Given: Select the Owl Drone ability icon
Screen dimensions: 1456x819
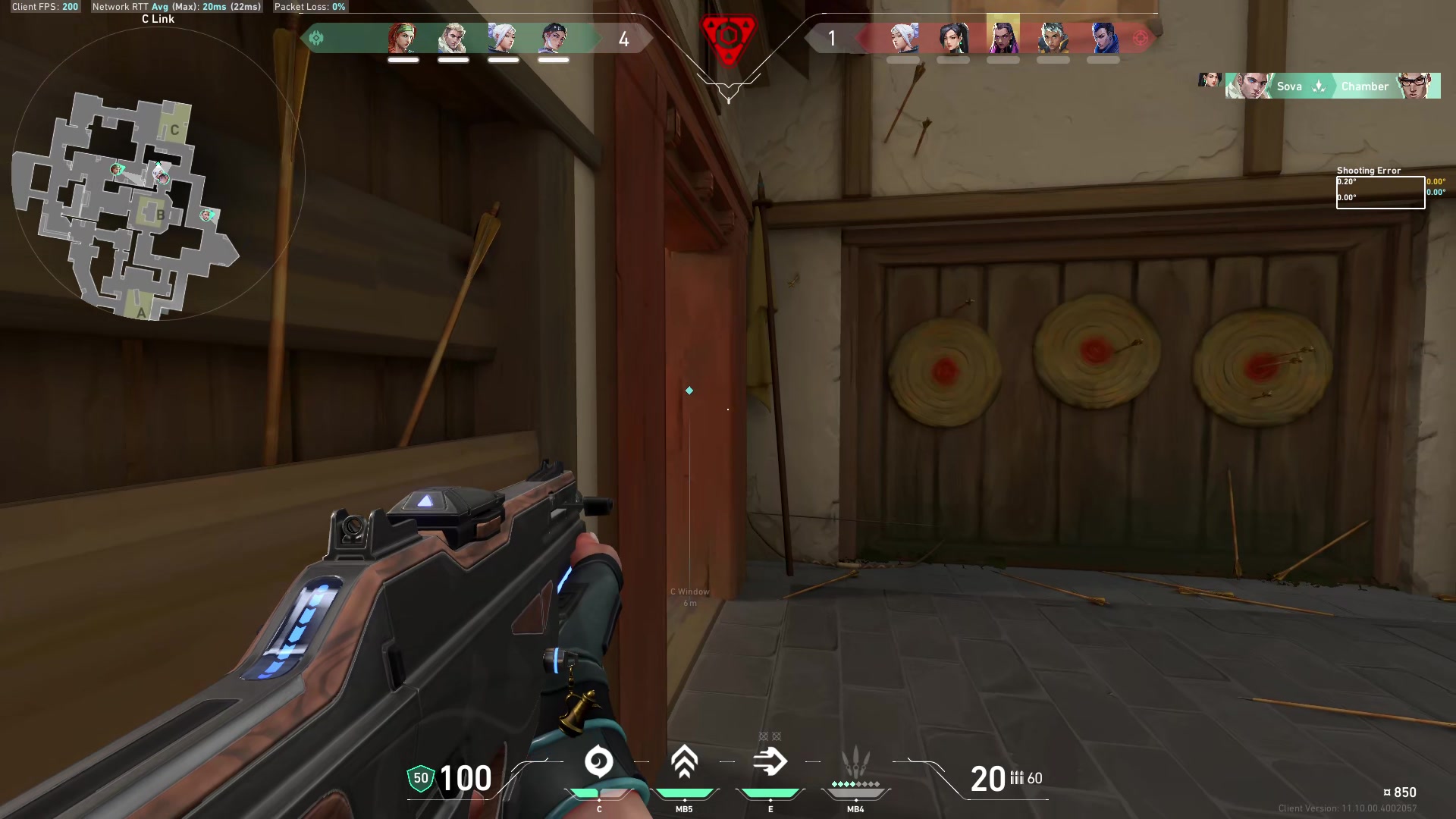Looking at the screenshot, I should click(599, 762).
